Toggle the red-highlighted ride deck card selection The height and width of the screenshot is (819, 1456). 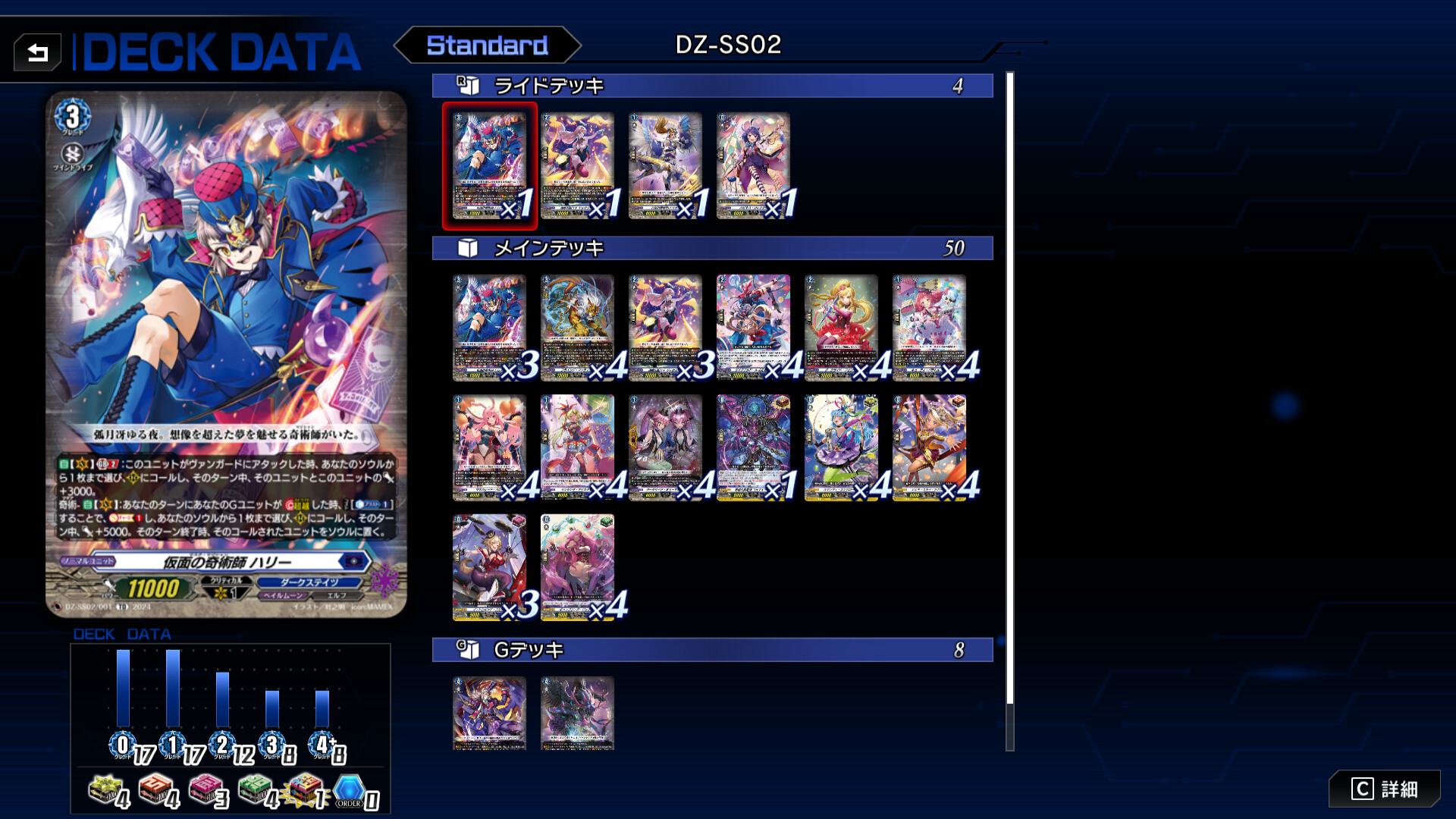pyautogui.click(x=489, y=163)
